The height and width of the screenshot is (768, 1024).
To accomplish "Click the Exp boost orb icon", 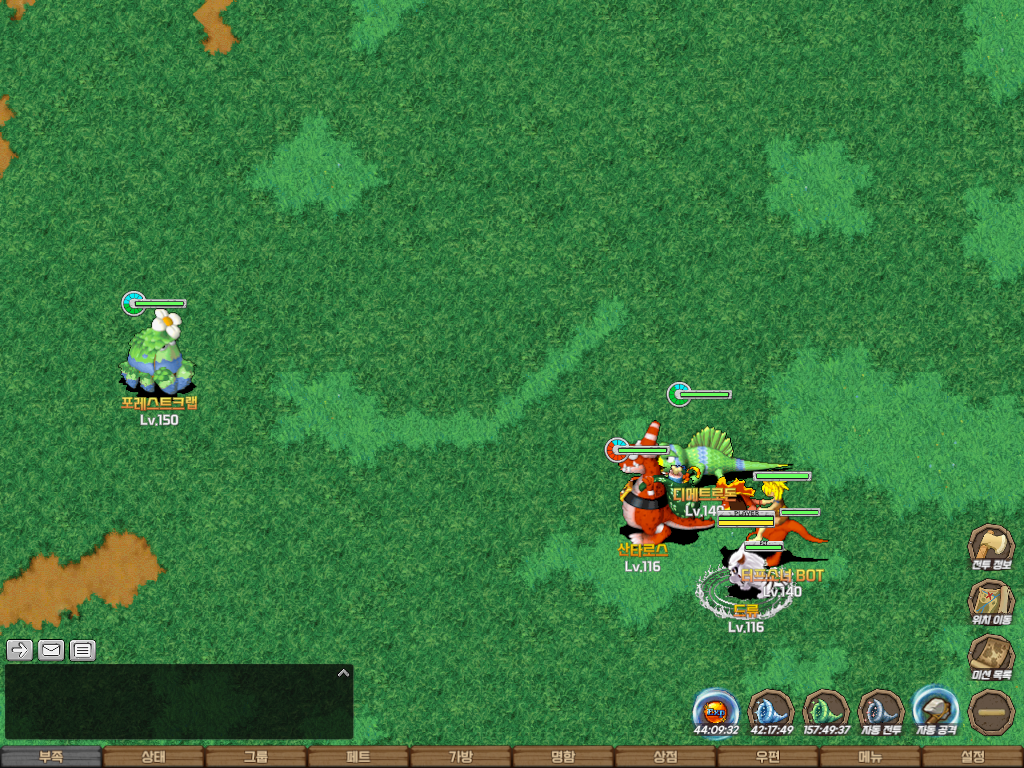I will coord(716,712).
